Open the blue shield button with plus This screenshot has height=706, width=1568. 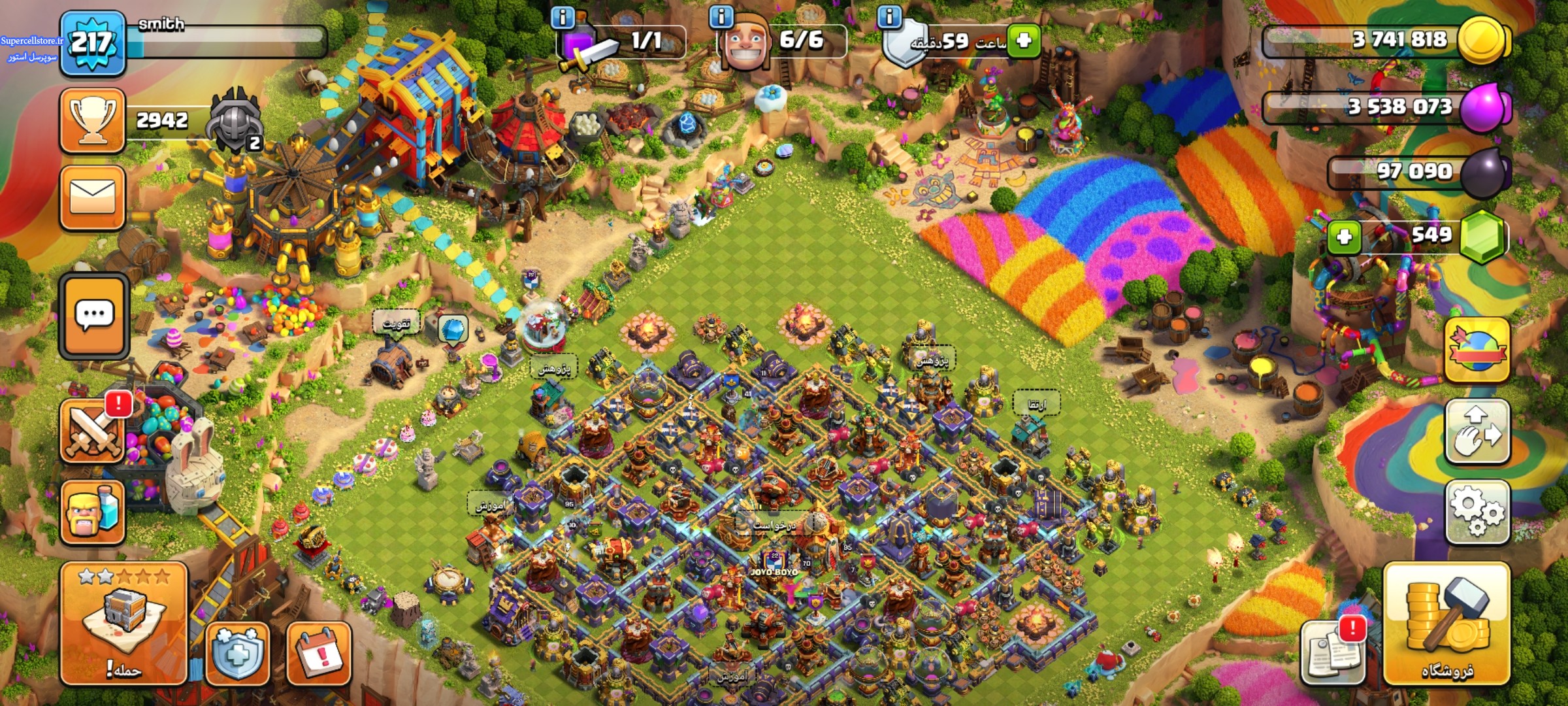pos(238,654)
